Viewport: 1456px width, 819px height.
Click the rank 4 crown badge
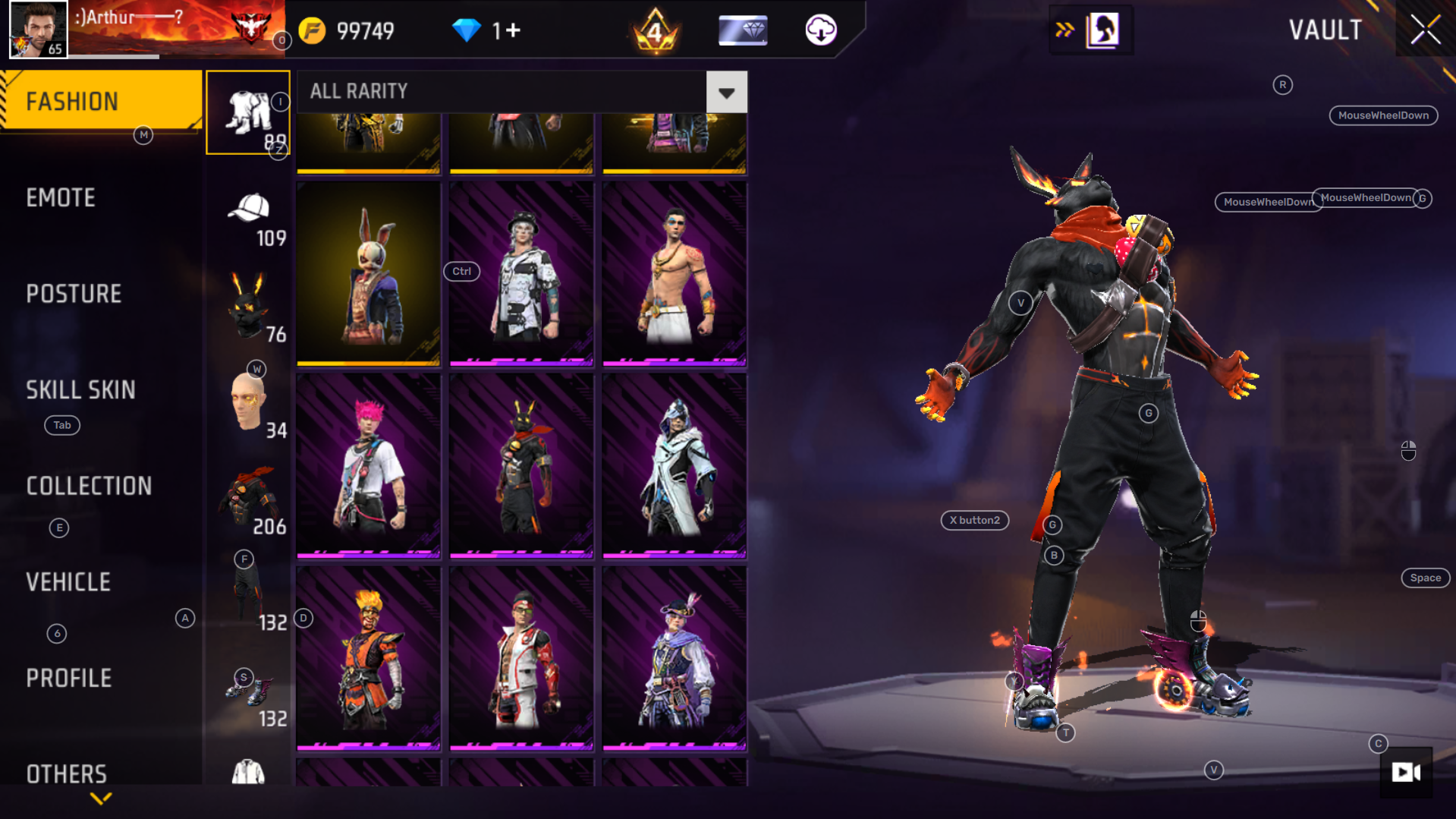click(656, 30)
